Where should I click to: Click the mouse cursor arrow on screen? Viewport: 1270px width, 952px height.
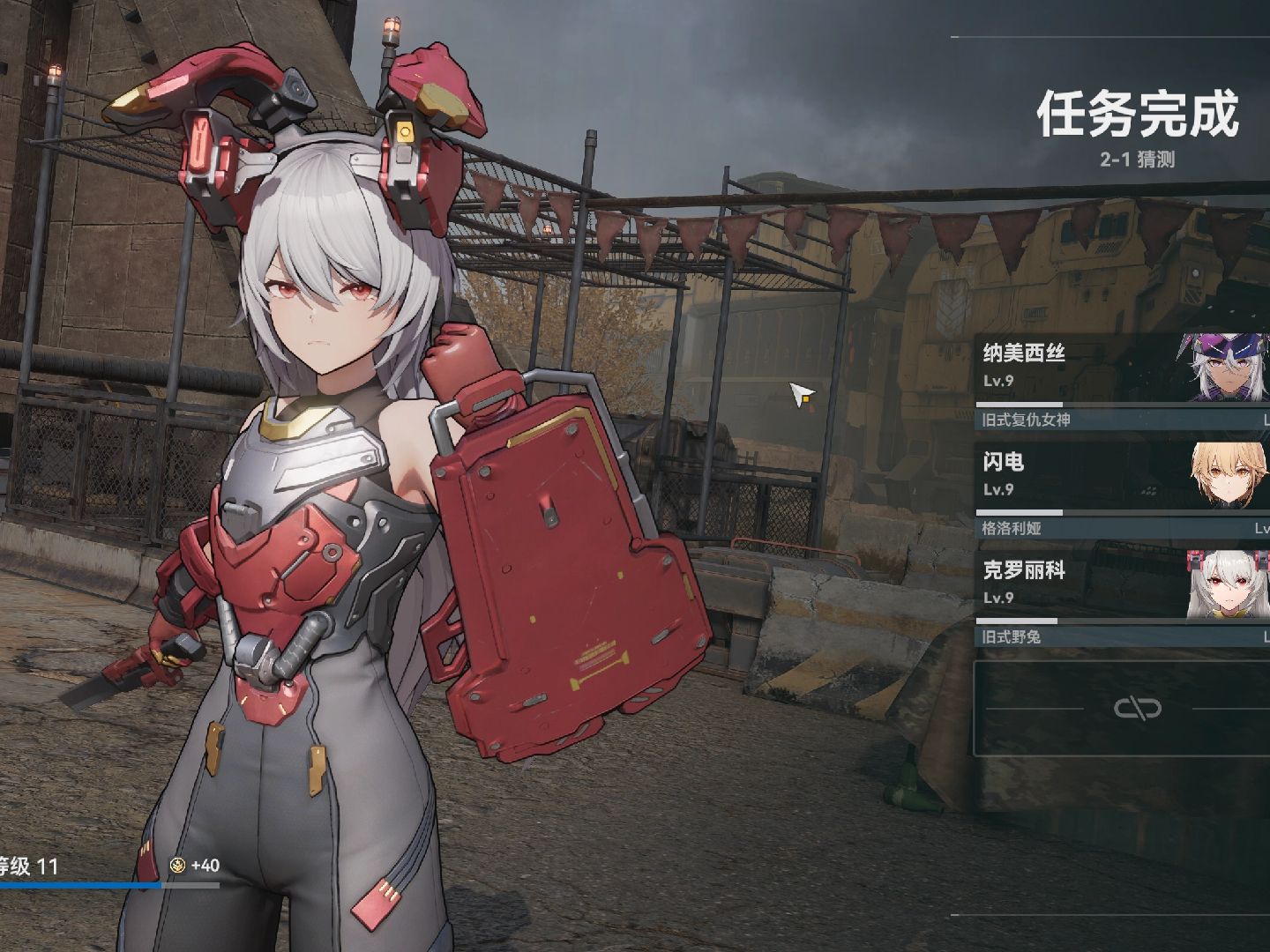[x=798, y=397]
